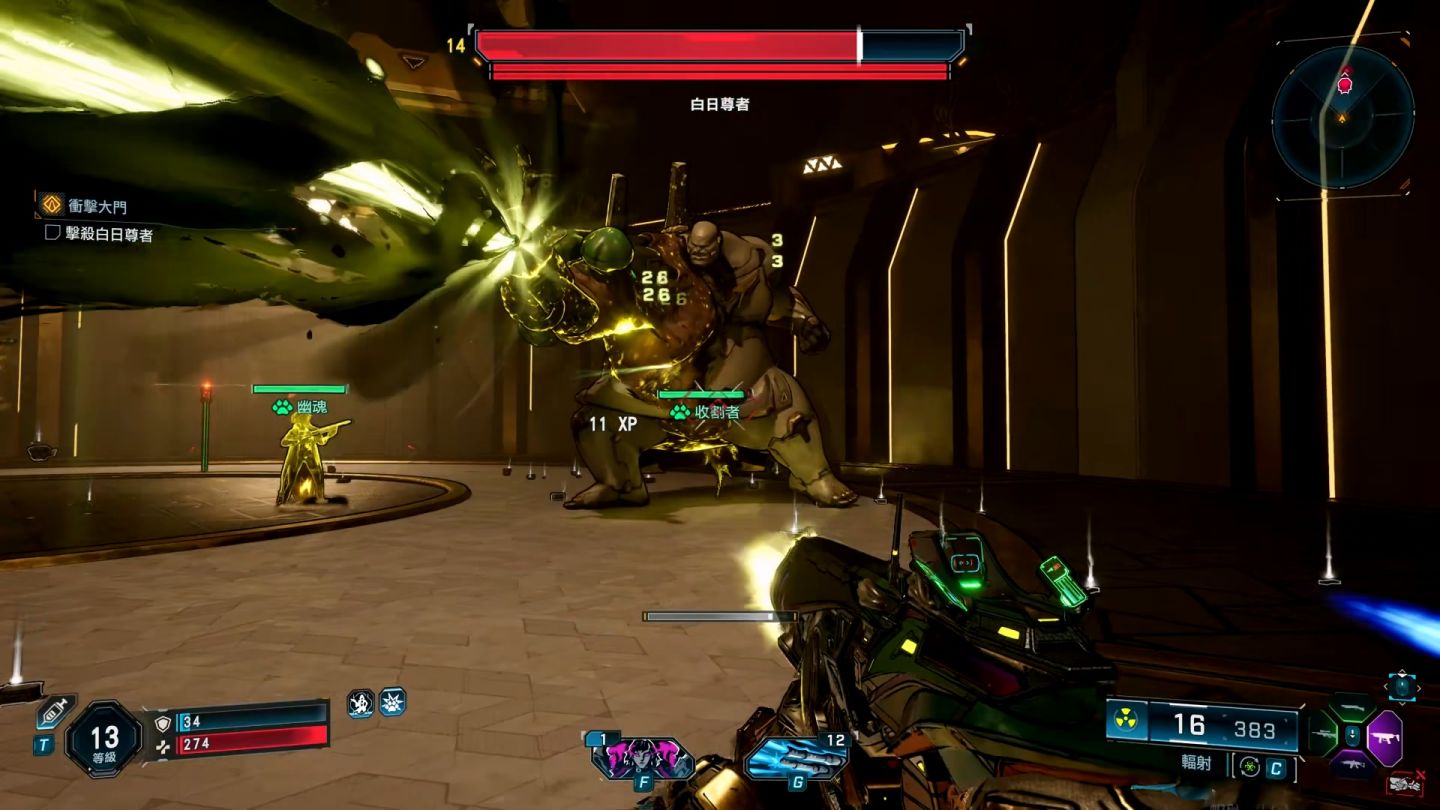Select the quest tracker title icon

point(51,205)
